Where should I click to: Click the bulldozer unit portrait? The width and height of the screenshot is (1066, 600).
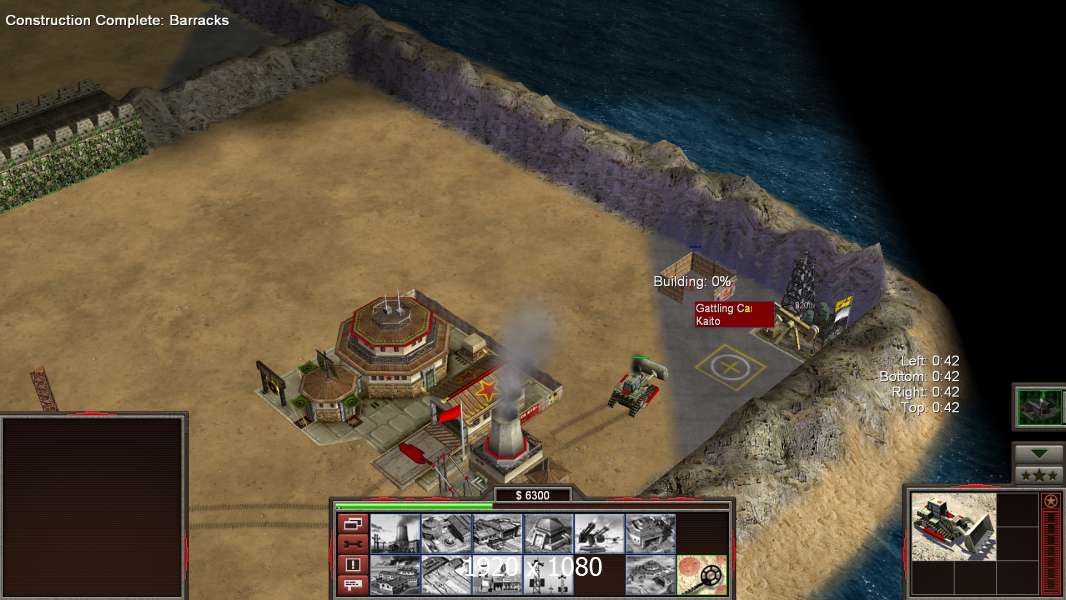[x=953, y=526]
